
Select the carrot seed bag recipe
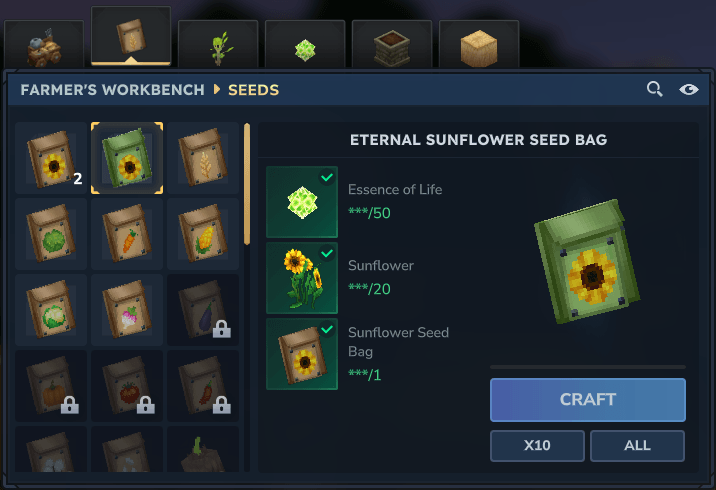coord(128,233)
